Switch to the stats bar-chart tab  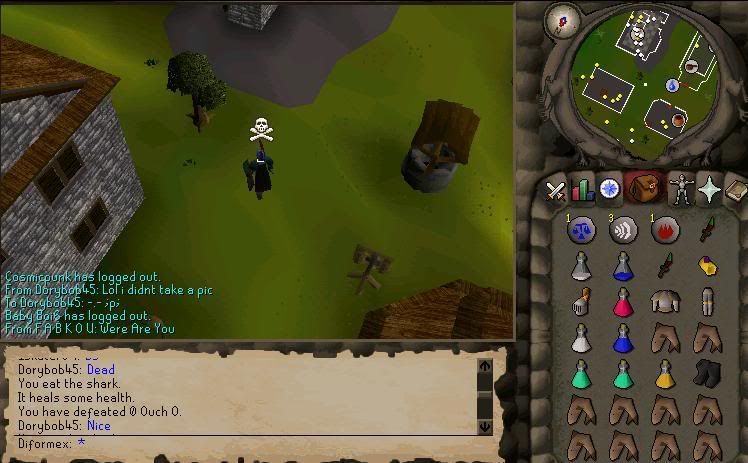click(x=581, y=189)
